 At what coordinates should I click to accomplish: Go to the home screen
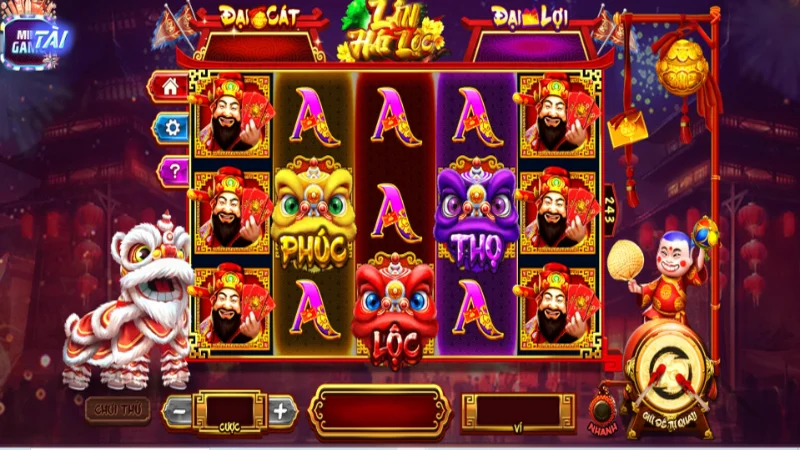pos(169,87)
